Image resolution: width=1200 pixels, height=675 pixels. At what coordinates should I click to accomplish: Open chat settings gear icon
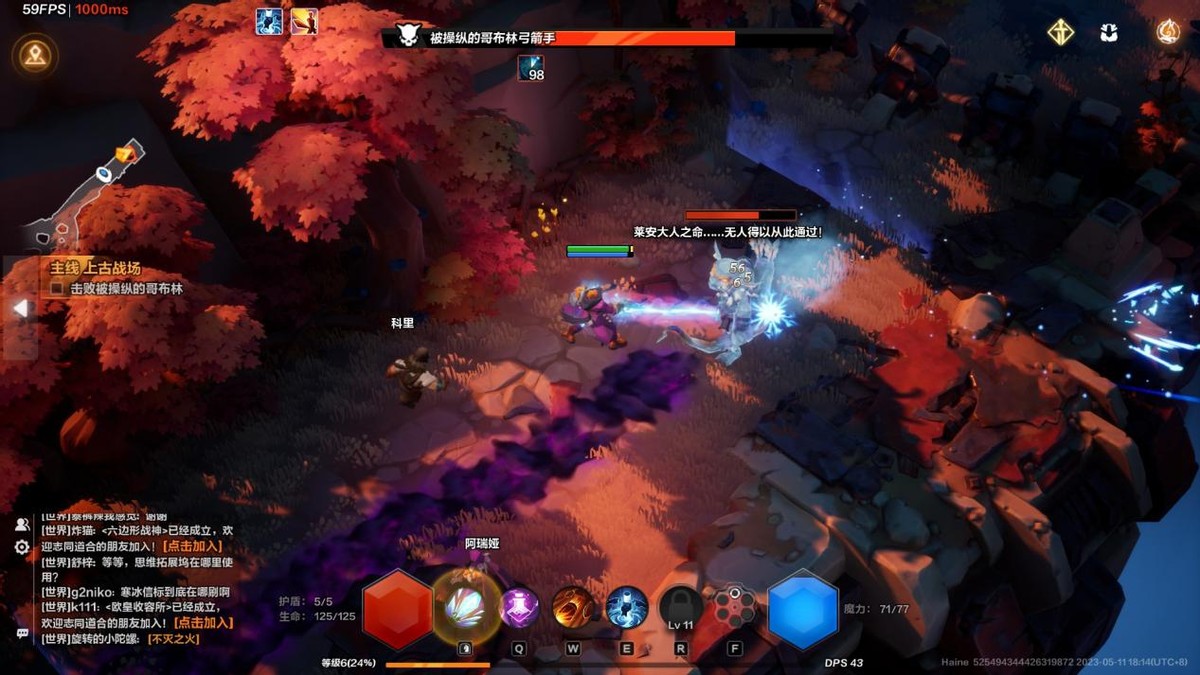pos(22,547)
